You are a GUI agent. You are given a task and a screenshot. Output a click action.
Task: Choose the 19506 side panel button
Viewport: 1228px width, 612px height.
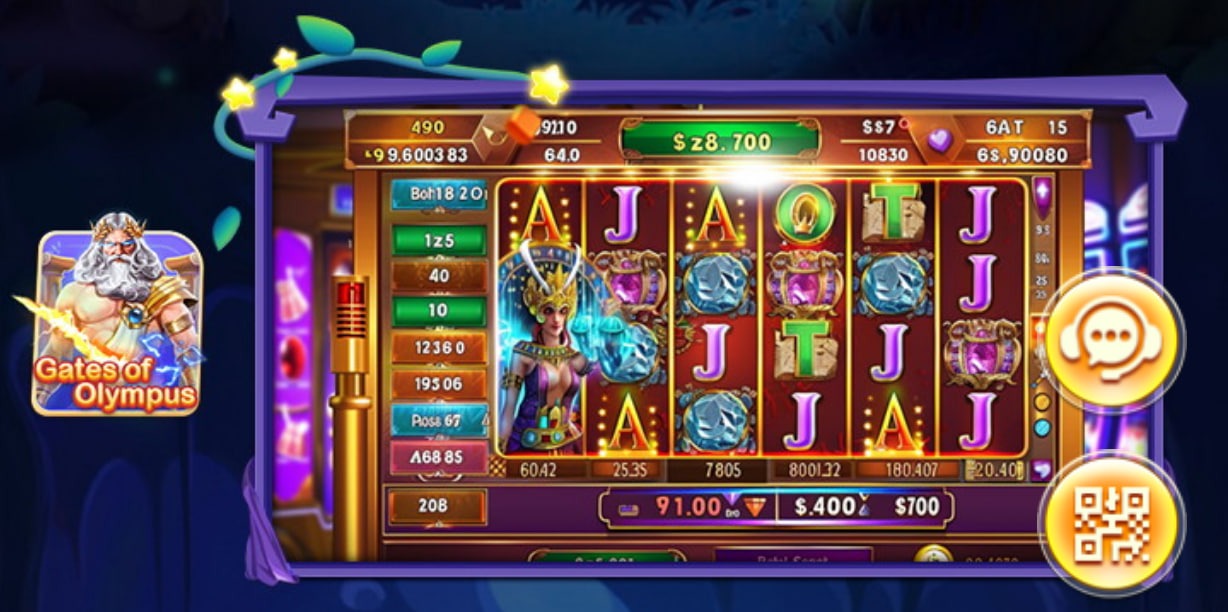coord(439,384)
